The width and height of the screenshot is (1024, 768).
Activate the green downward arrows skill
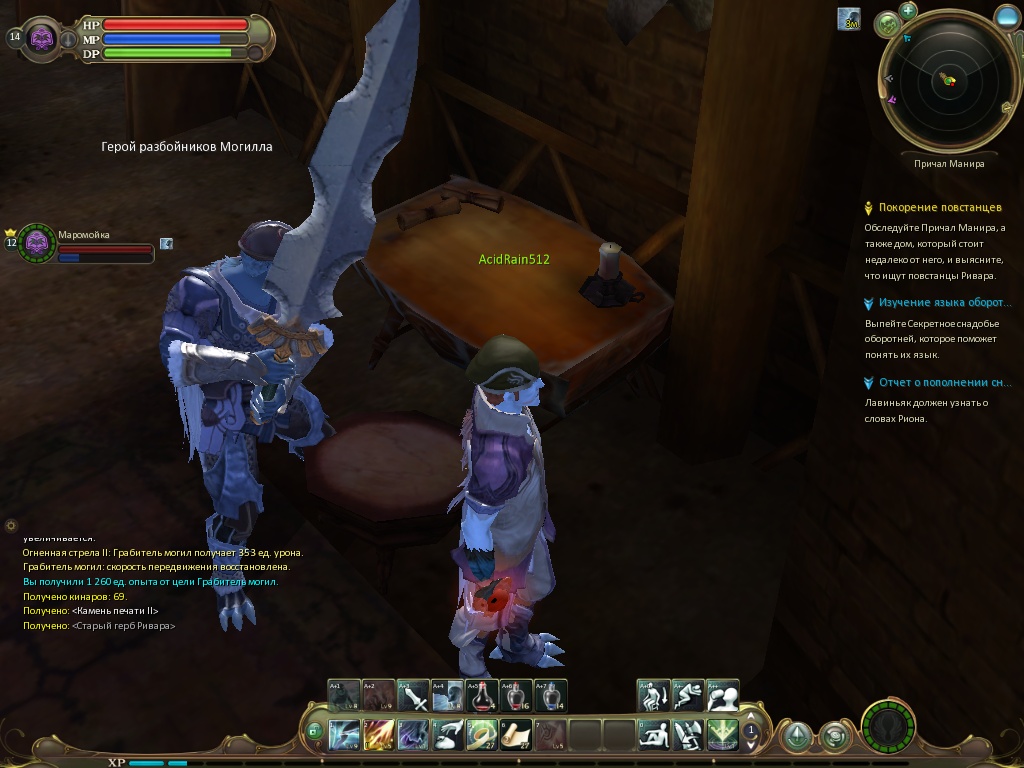tap(722, 735)
